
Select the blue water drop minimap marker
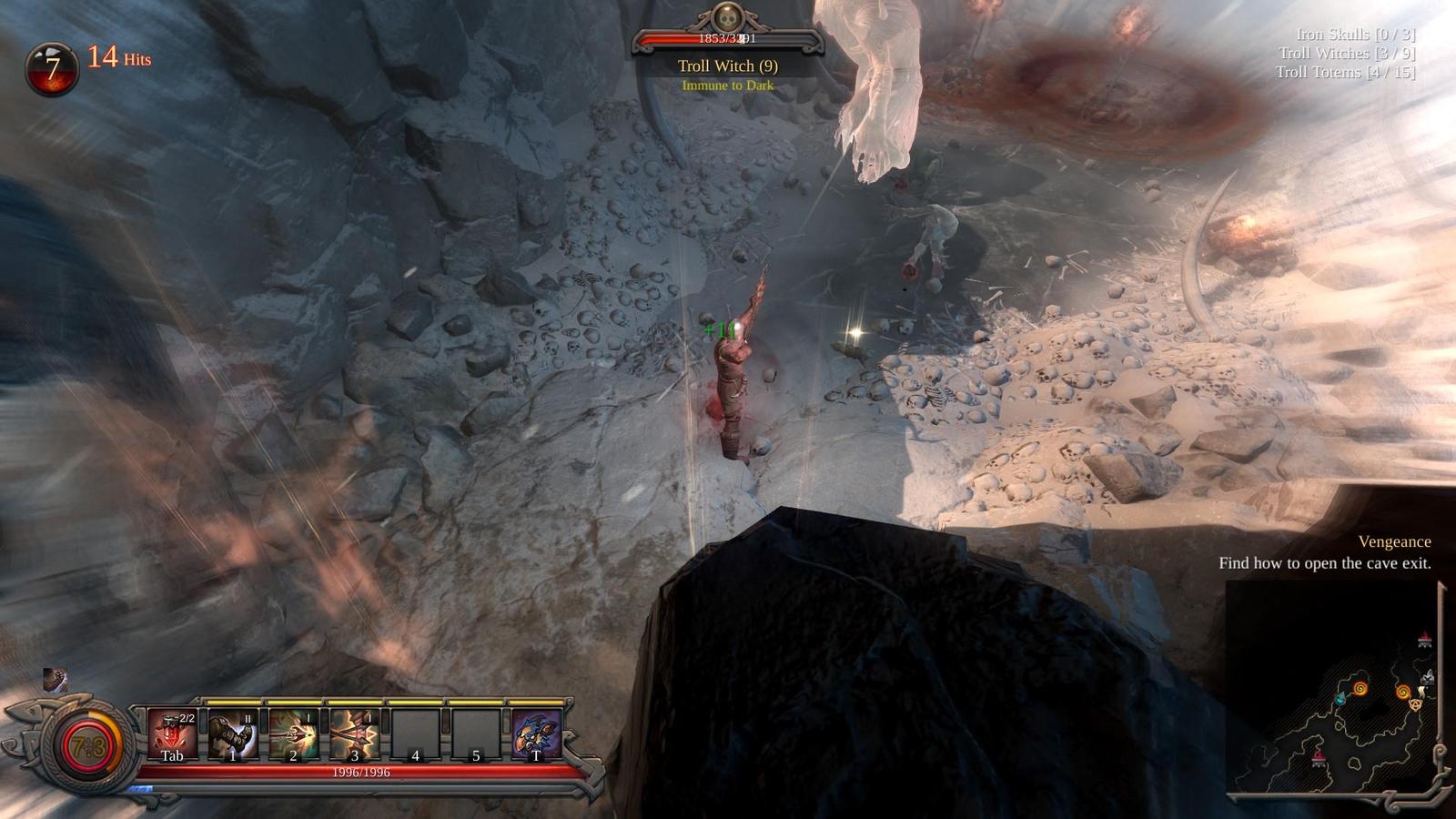coord(1340,698)
